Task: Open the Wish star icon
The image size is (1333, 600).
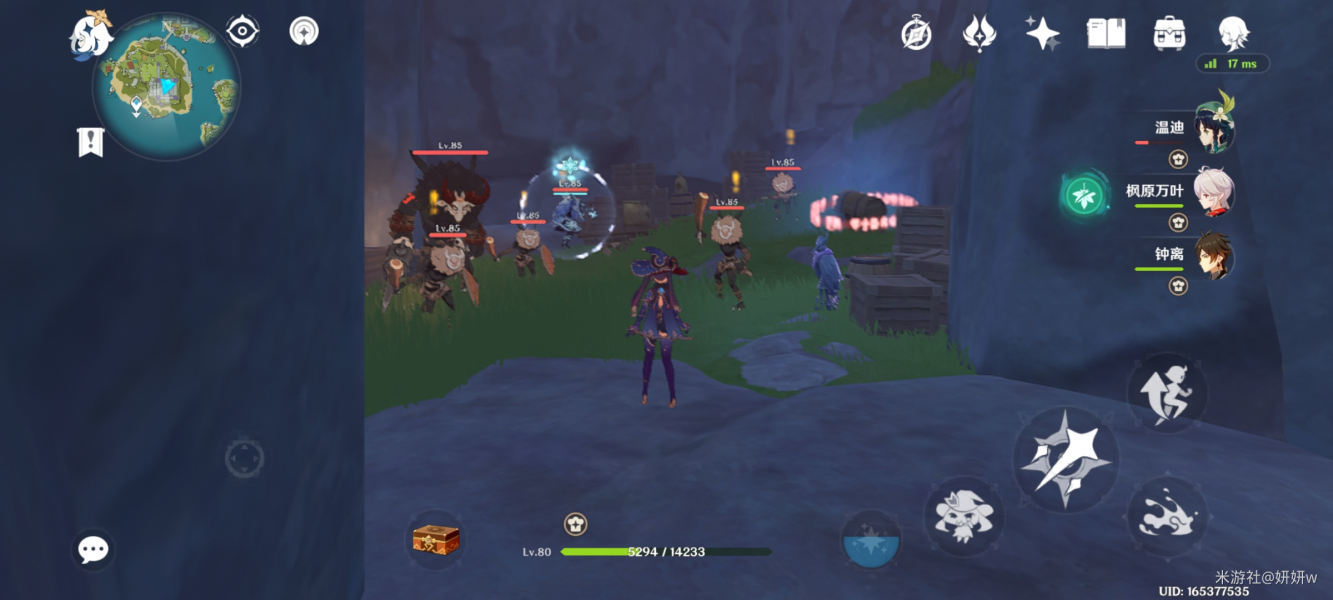Action: (x=1042, y=34)
